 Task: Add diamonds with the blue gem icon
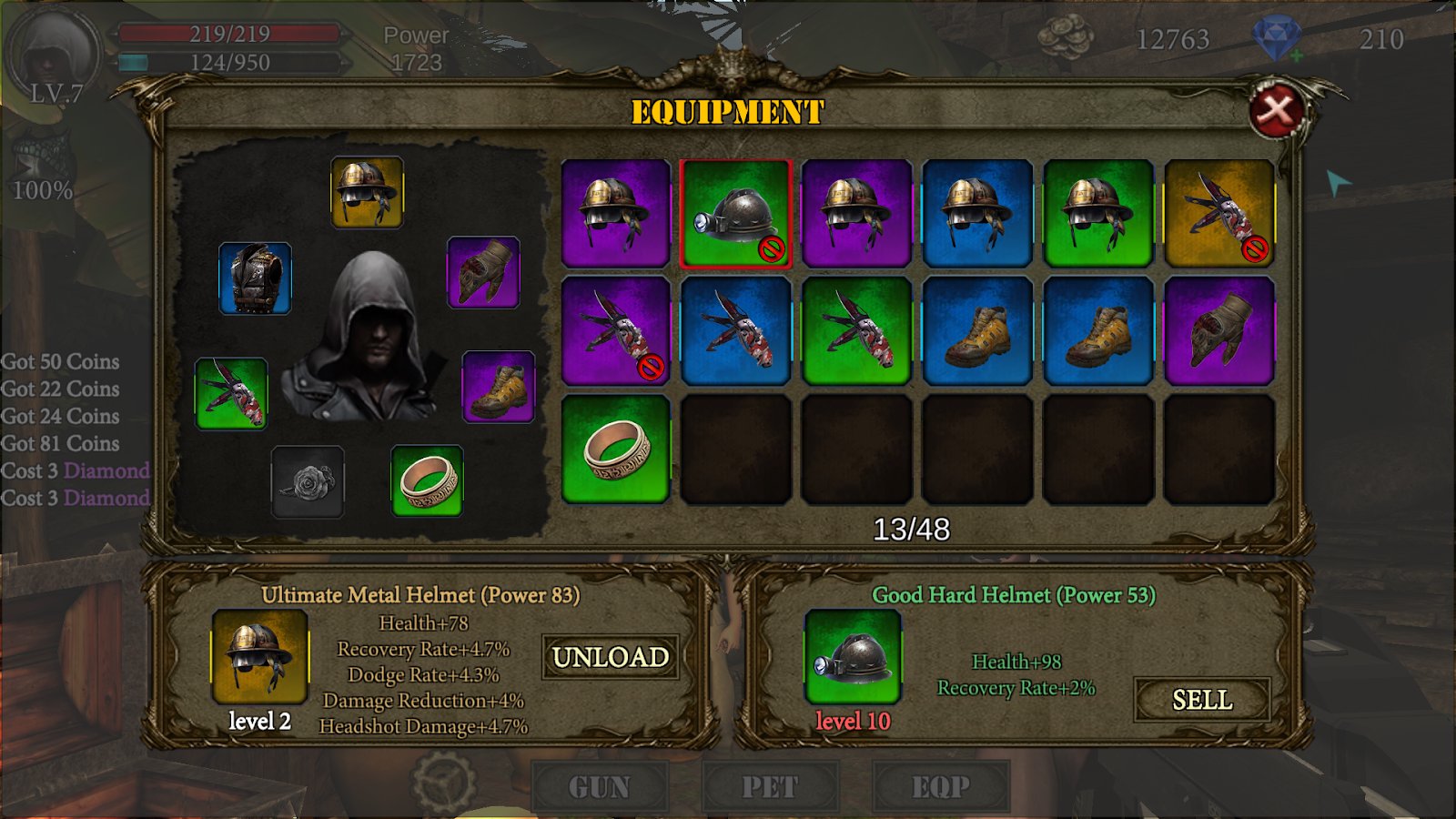tap(1277, 39)
